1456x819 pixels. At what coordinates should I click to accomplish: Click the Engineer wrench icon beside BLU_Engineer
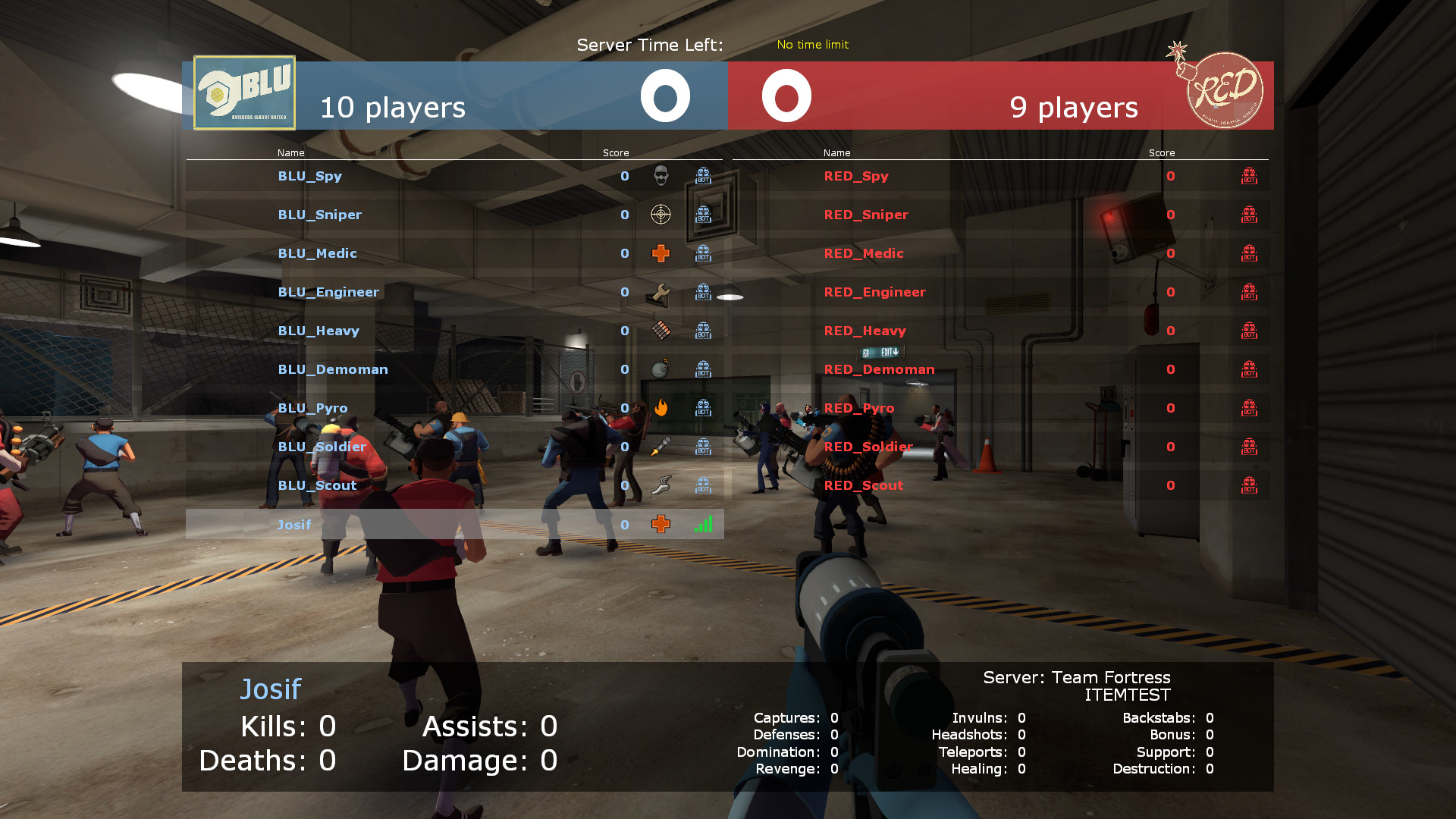(661, 292)
